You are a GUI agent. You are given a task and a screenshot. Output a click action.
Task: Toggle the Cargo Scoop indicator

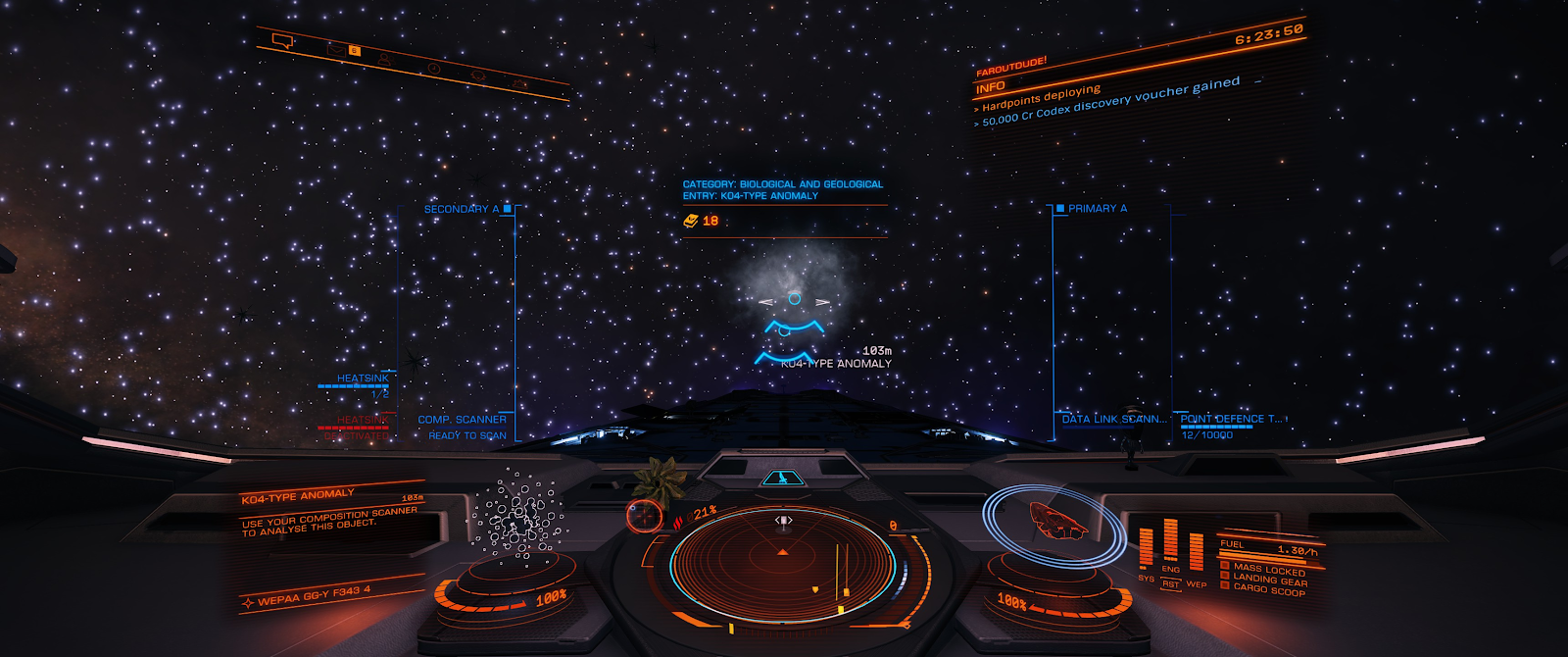(x=1268, y=591)
